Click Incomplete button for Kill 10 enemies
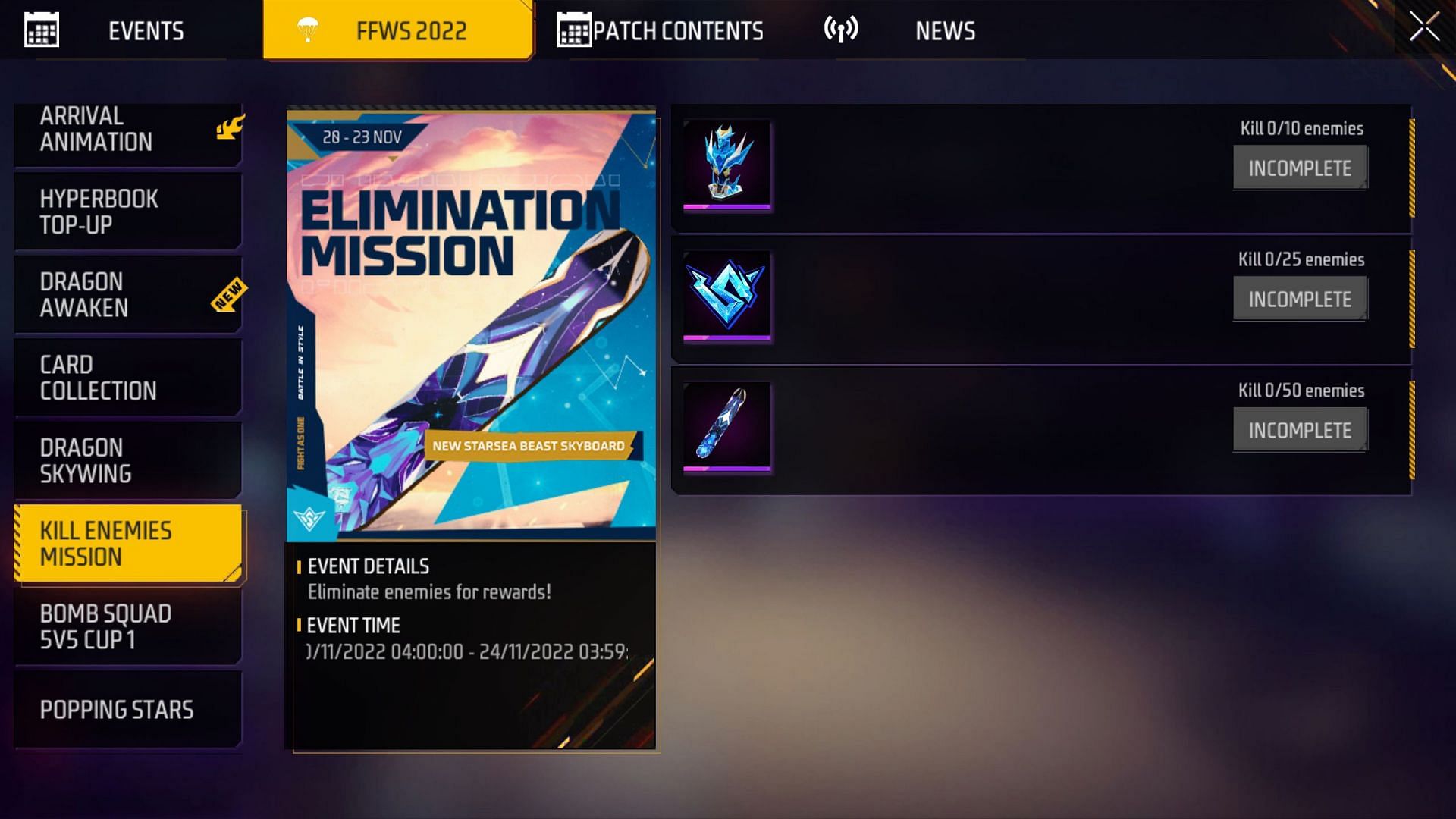Image resolution: width=1456 pixels, height=819 pixels. click(x=1300, y=168)
